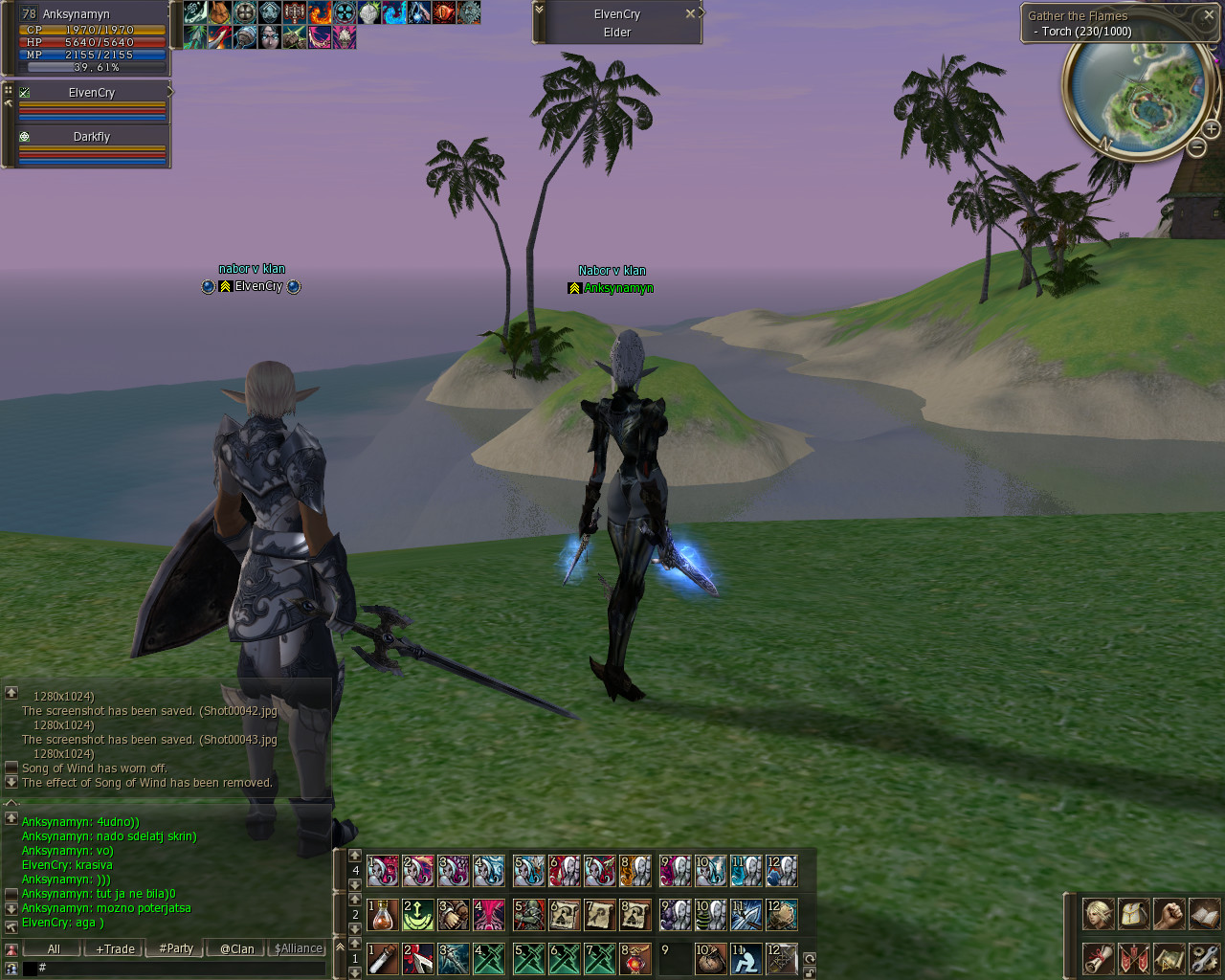Select the @Clan chat tab
1225x980 pixels.
pyautogui.click(x=236, y=948)
